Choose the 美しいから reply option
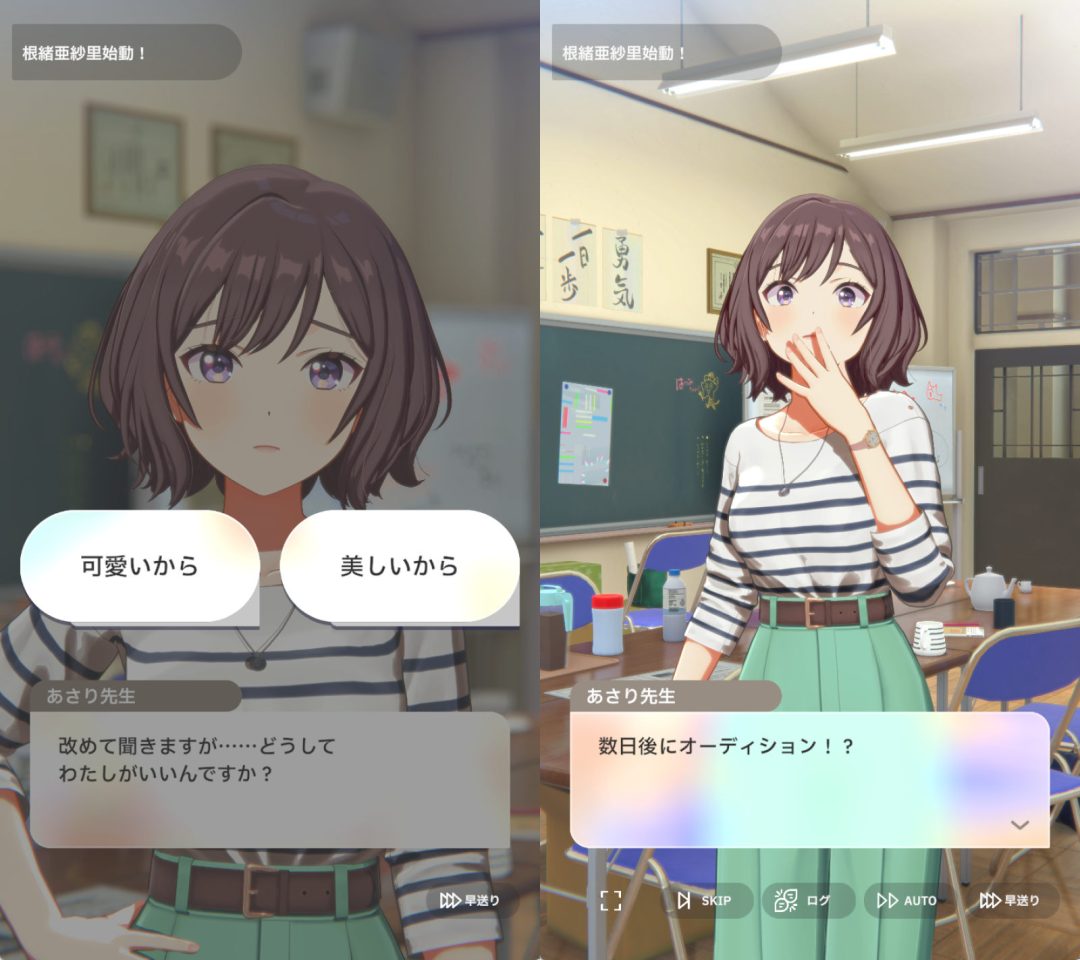Screen dimensions: 1080x960 pyautogui.click(x=399, y=566)
